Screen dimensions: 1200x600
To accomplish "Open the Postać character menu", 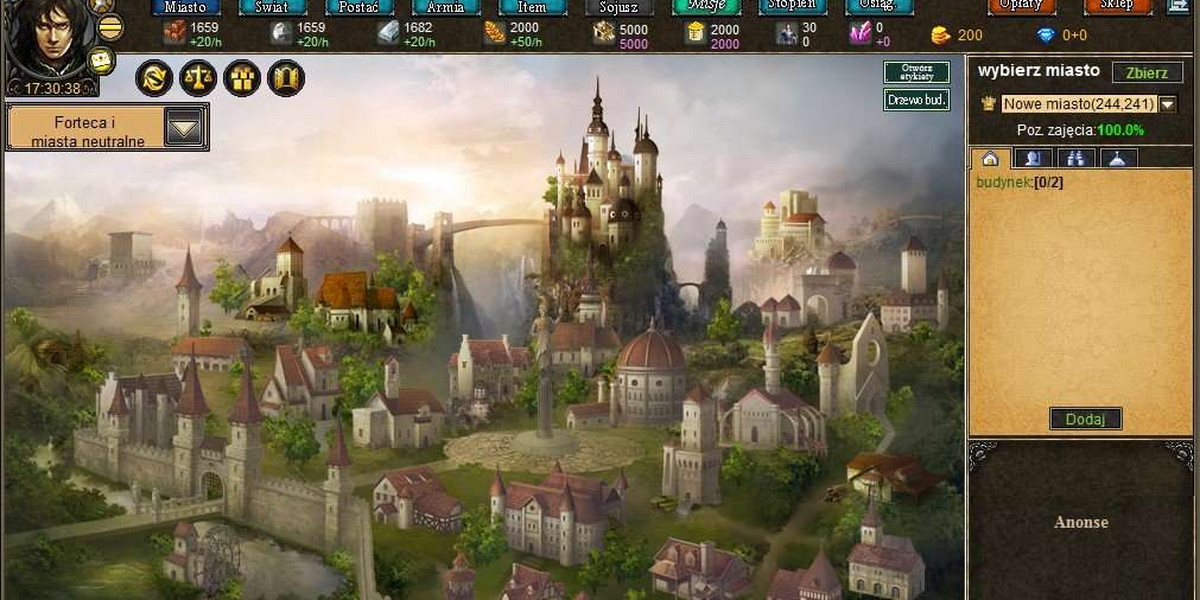I will click(x=359, y=7).
